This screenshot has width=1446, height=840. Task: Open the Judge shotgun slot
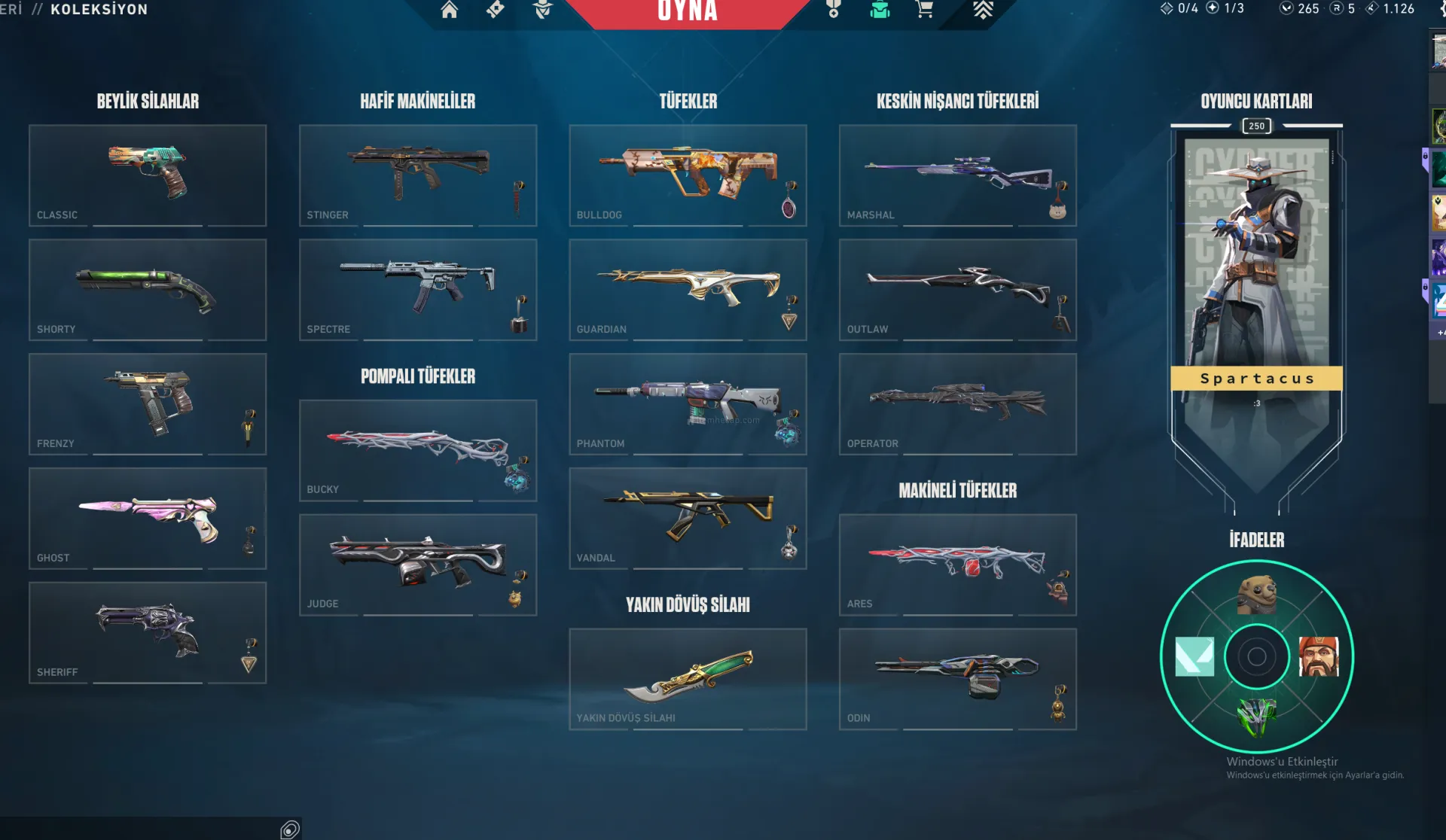point(417,565)
